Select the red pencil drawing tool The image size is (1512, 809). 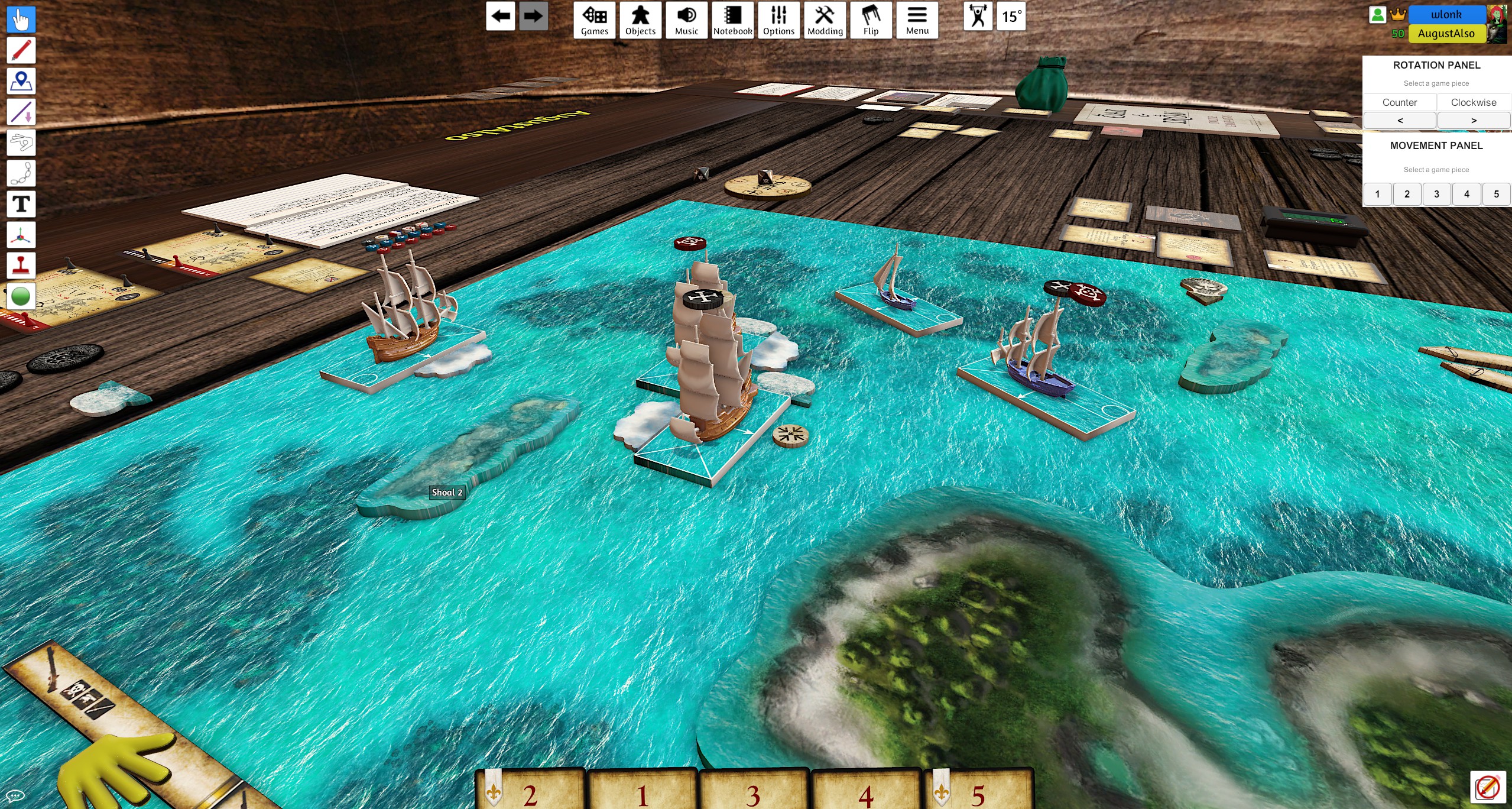pyautogui.click(x=21, y=50)
